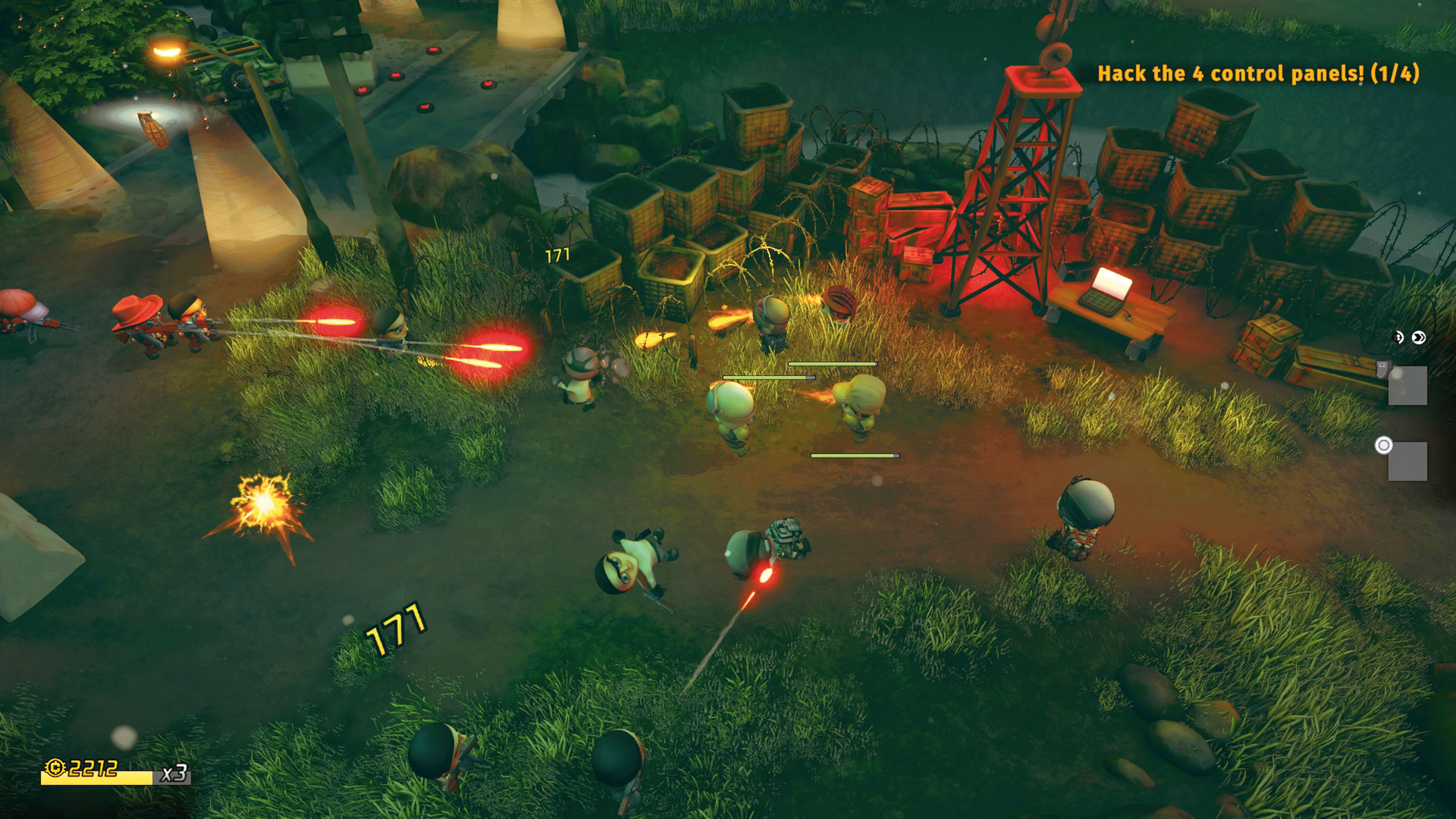Select the grenade ability icon
The width and height of the screenshot is (1456, 819).
[x=1398, y=337]
